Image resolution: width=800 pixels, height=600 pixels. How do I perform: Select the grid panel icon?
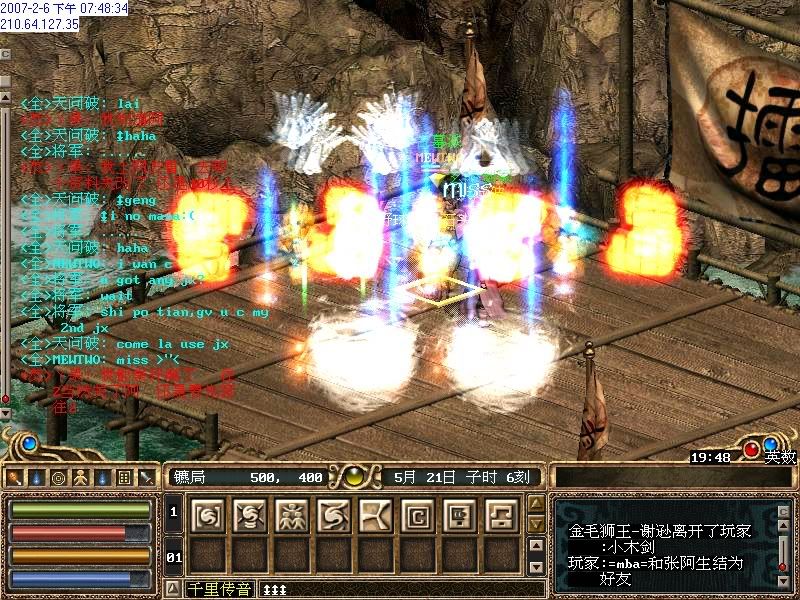124,477
